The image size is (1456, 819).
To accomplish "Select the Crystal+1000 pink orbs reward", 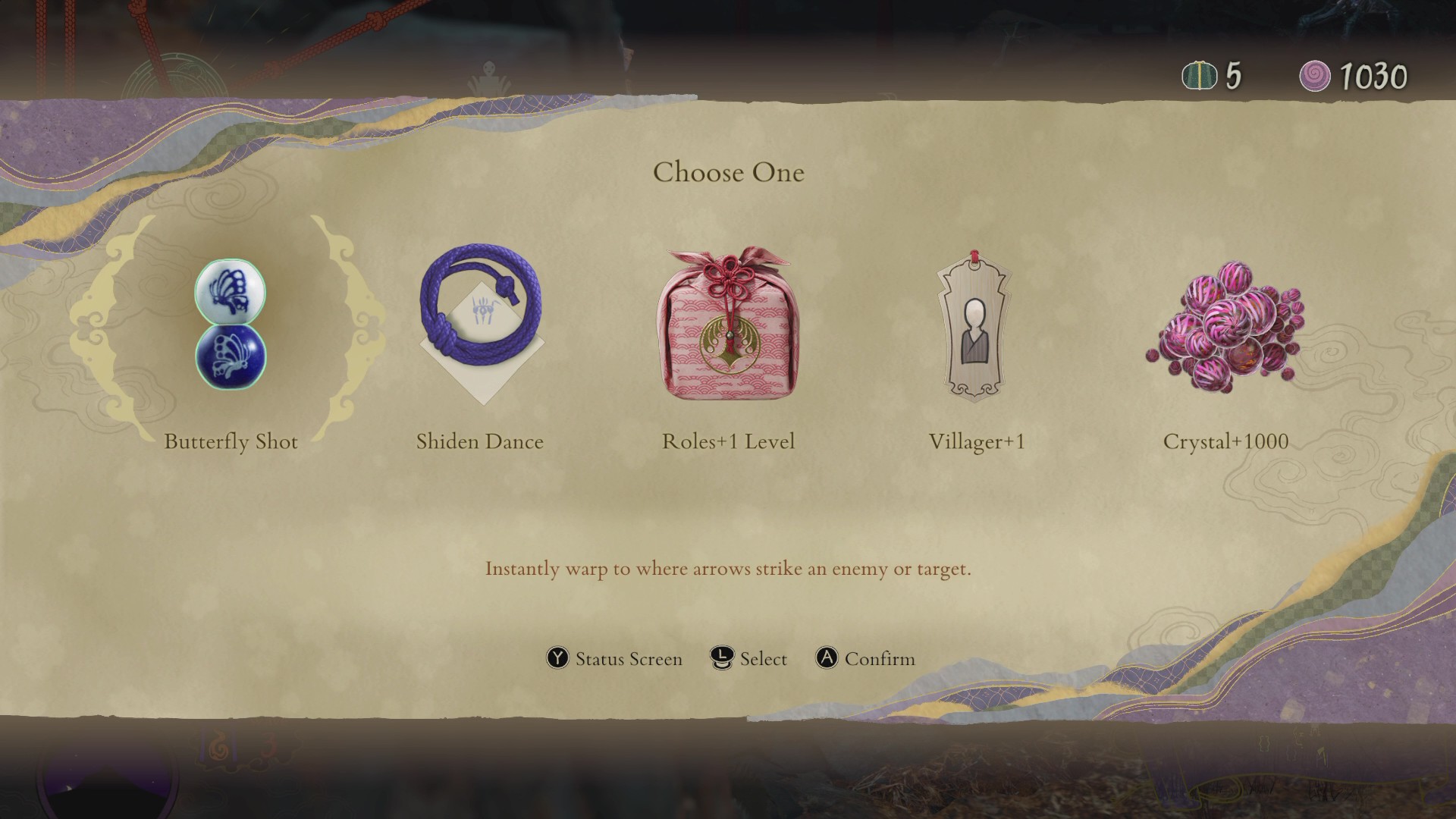I will click(1224, 326).
